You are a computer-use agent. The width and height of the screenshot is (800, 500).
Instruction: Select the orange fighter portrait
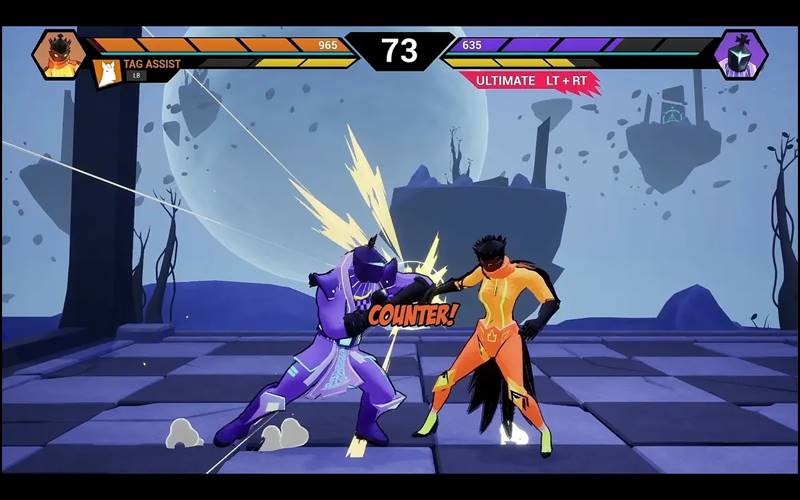pyautogui.click(x=59, y=54)
